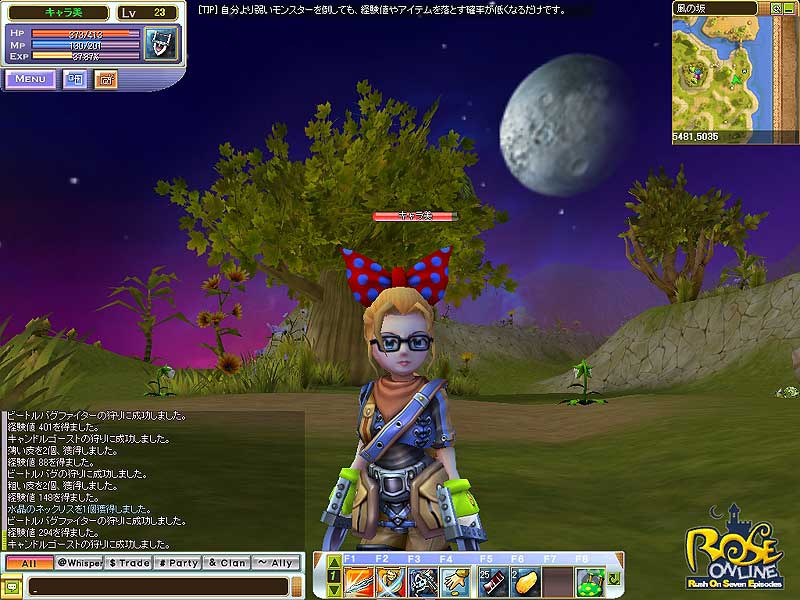The height and width of the screenshot is (600, 800).
Task: Select the Trade chat tab
Action: pyautogui.click(x=128, y=563)
